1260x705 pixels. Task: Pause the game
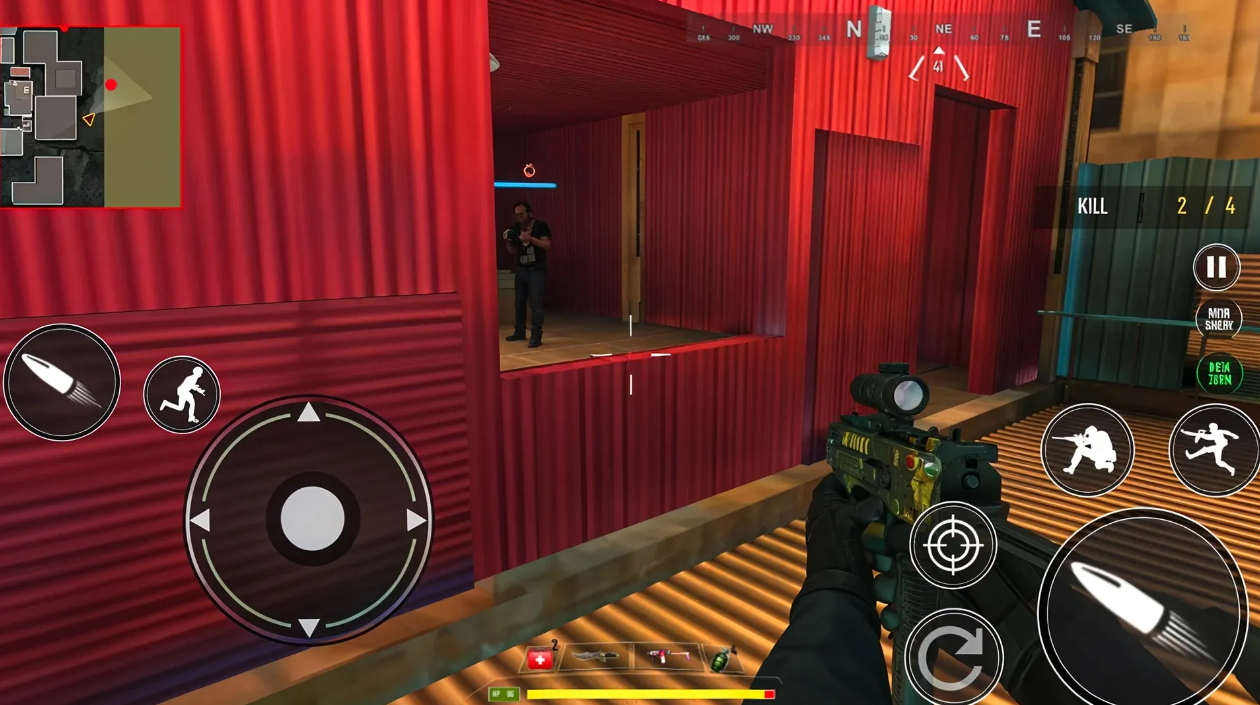tap(1216, 267)
